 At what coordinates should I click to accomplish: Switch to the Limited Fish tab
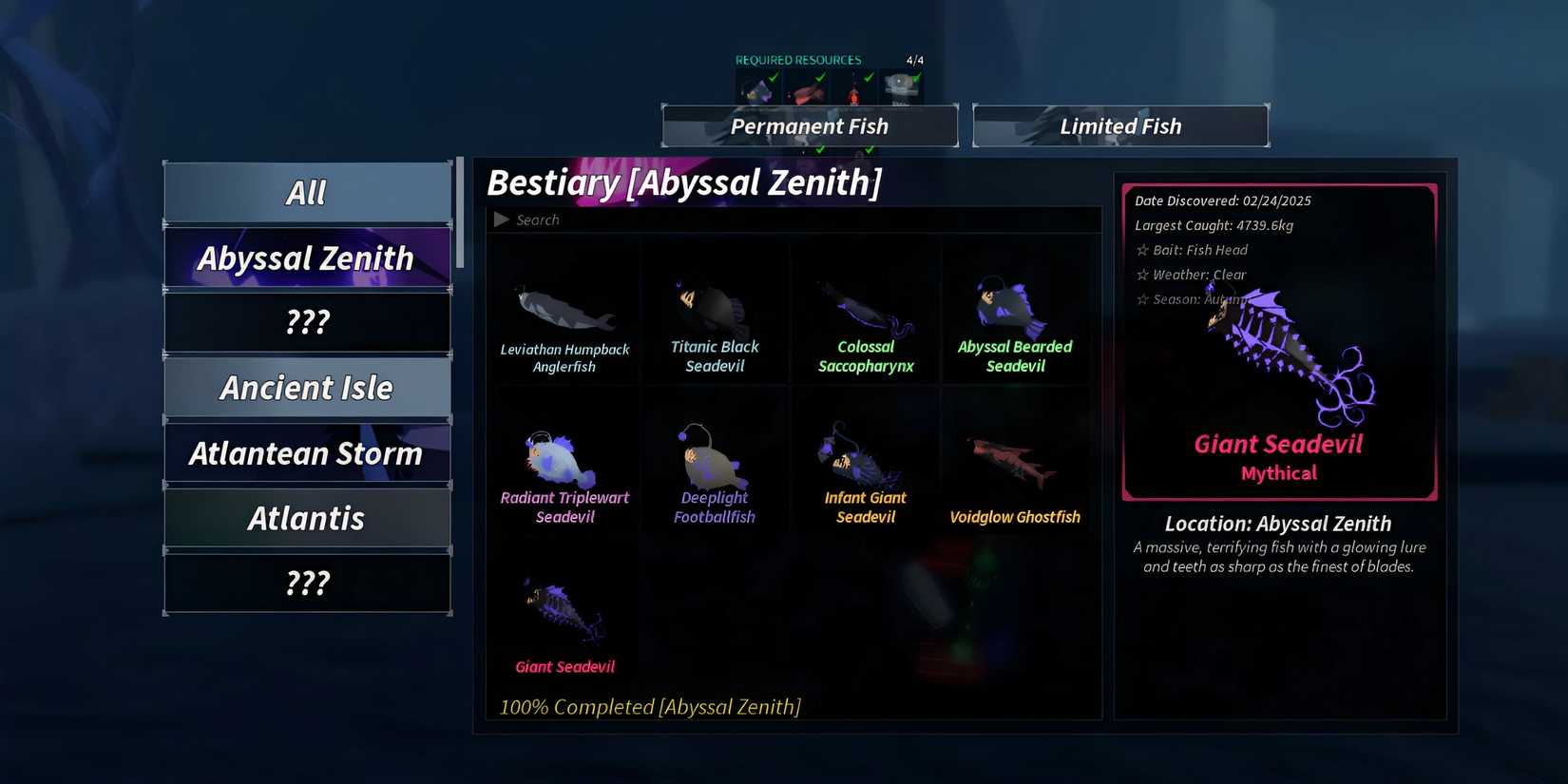pos(1119,125)
